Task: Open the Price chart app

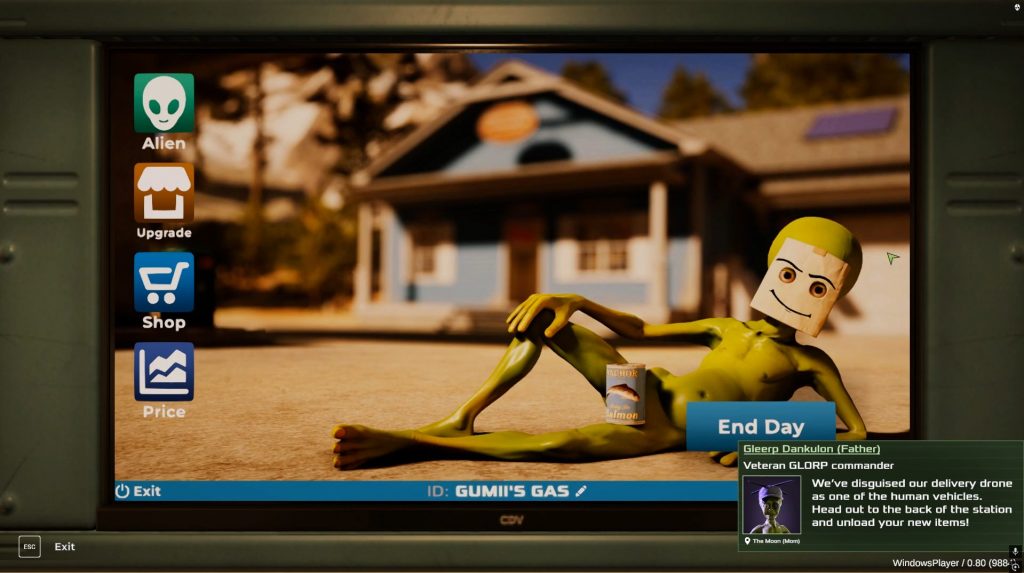Action: (x=164, y=372)
